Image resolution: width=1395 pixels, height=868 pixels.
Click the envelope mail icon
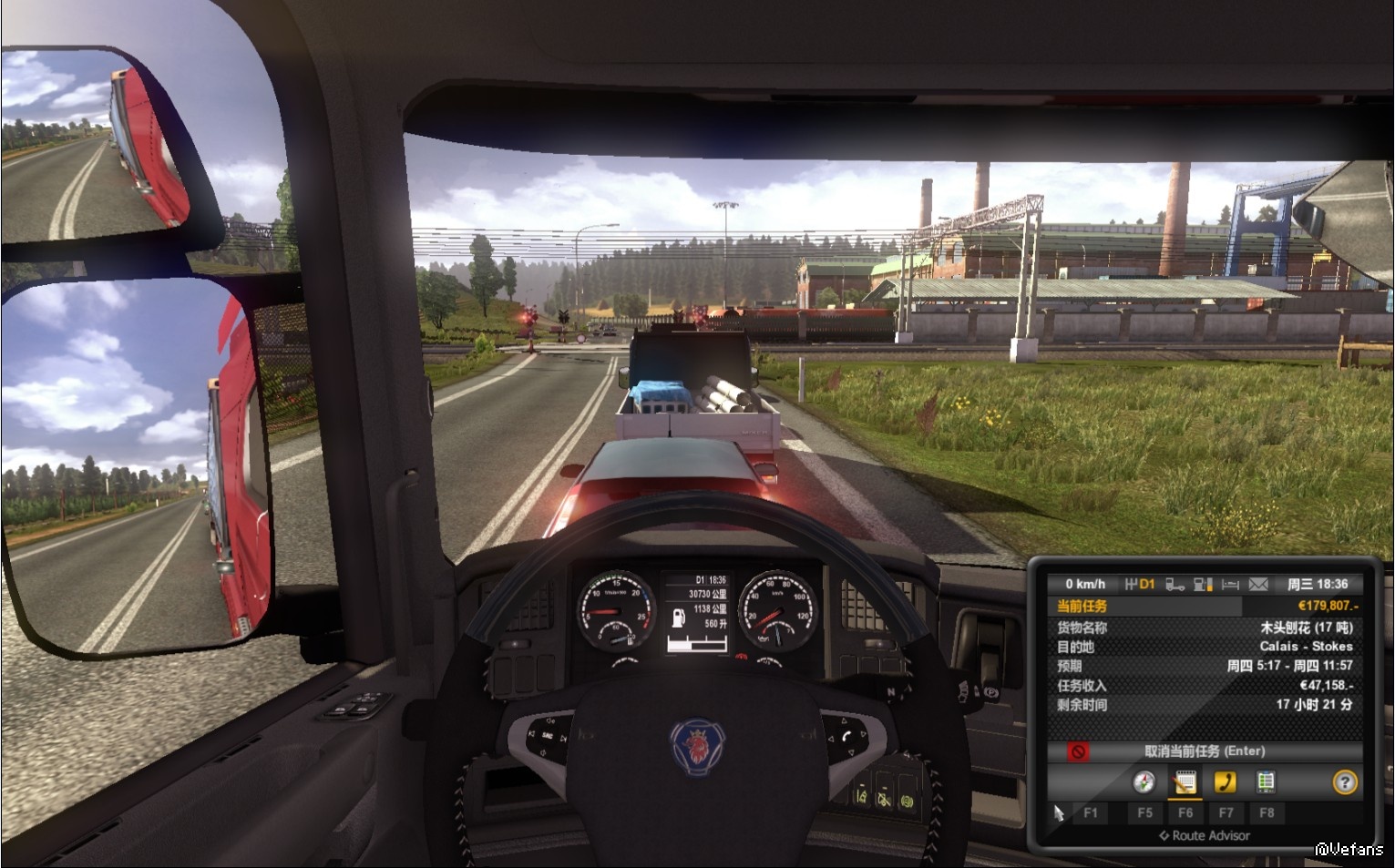1258,584
